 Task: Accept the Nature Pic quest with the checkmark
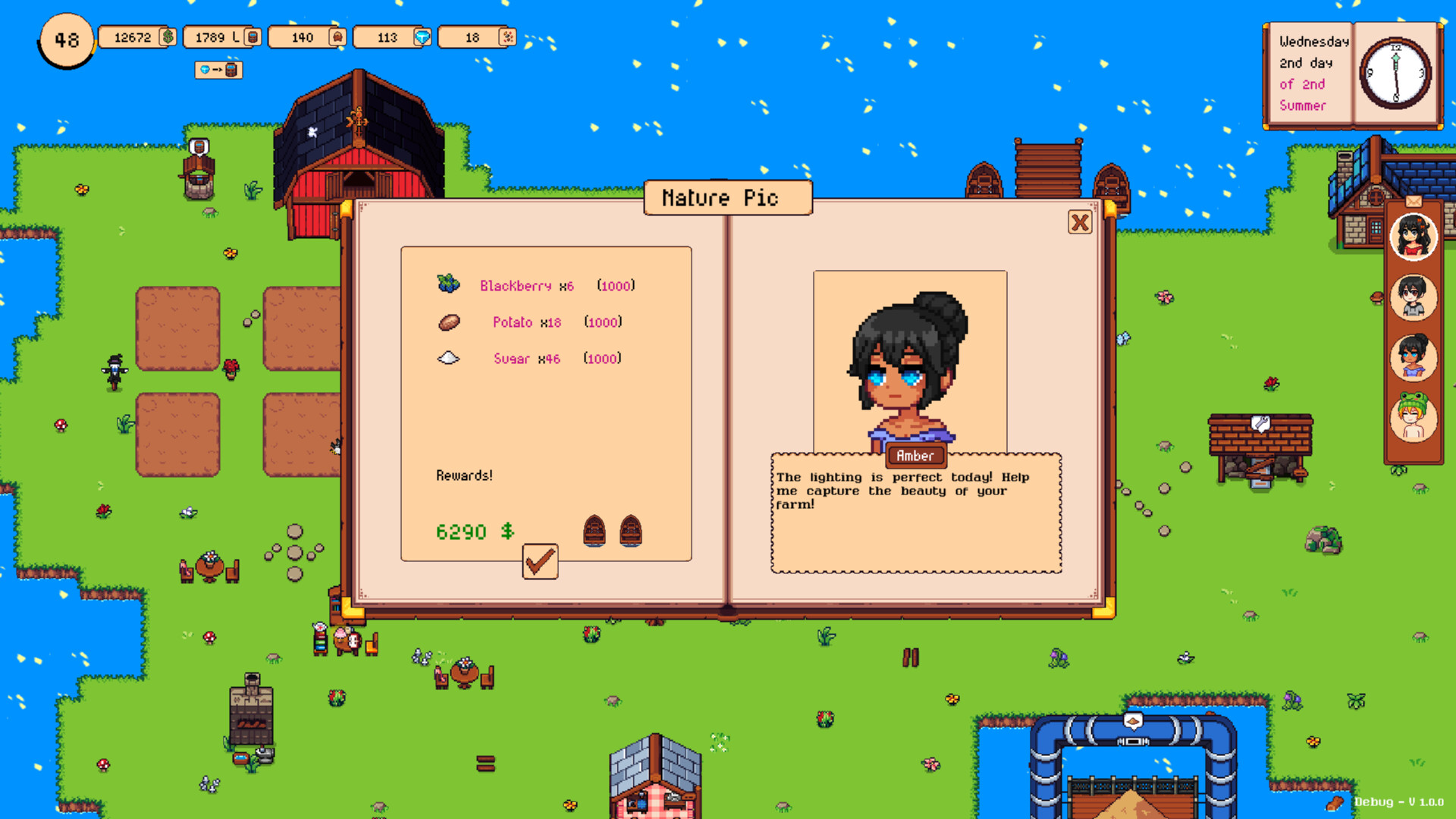540,561
